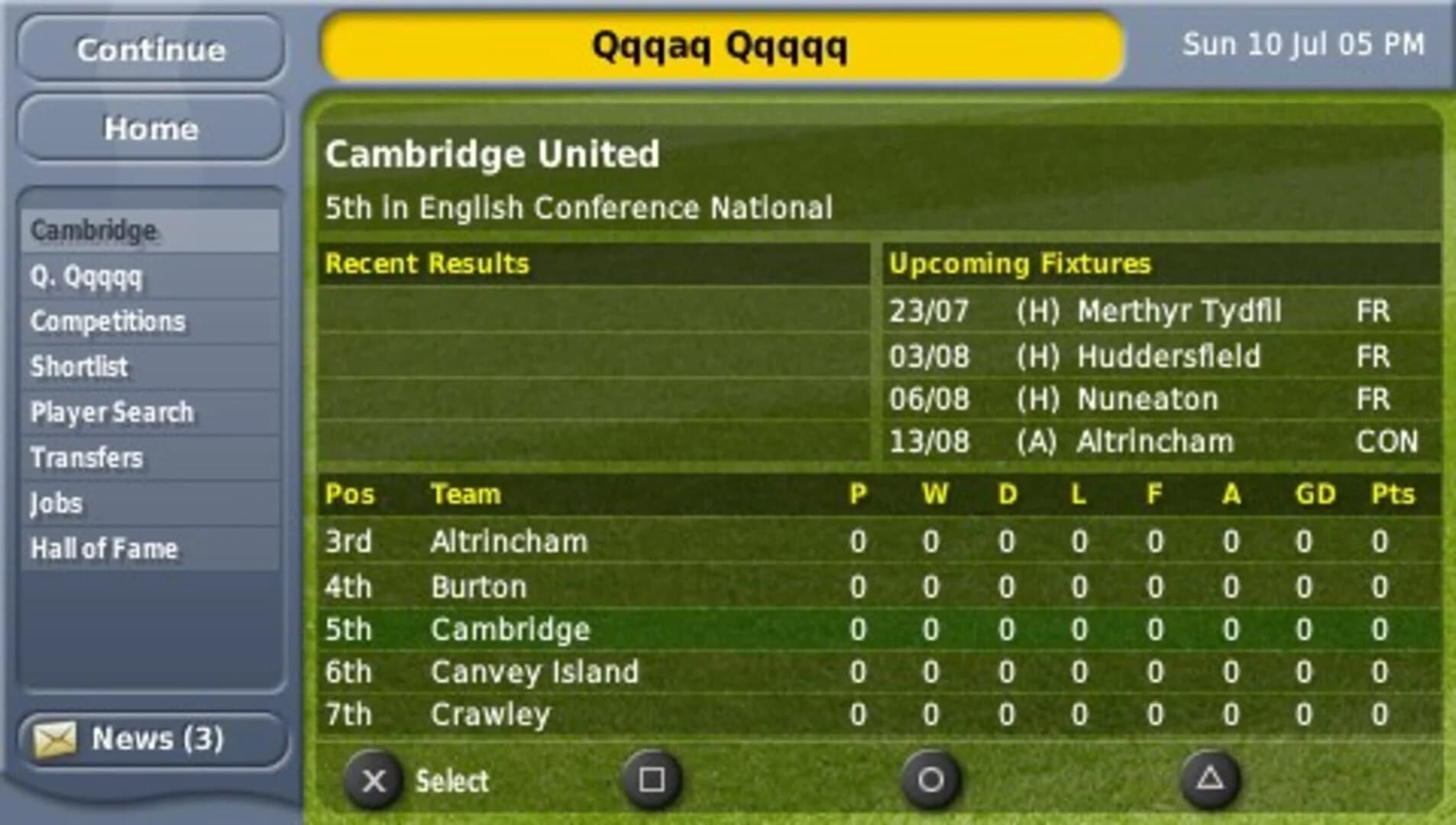Screen dimensions: 1456x825
Task: Open the Competitions screen
Action: coord(107,322)
